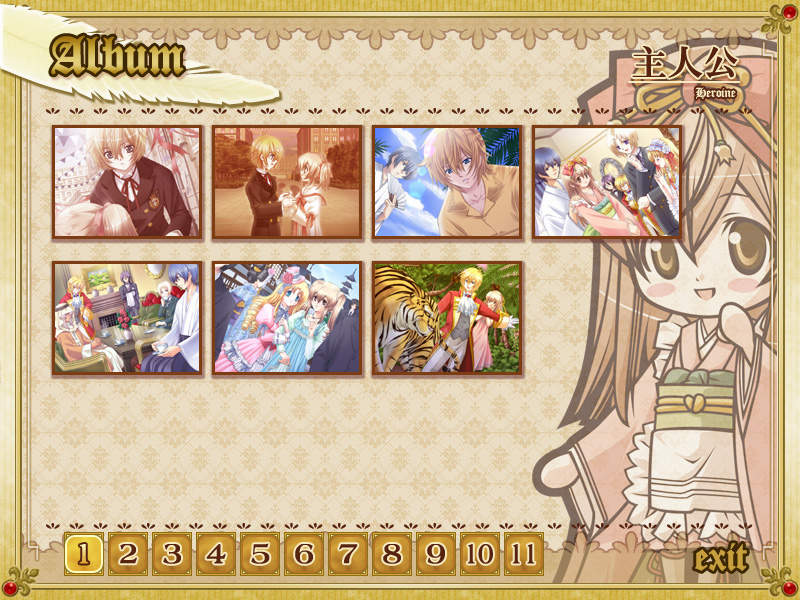Screen dimensions: 800x600
Task: Open album page 4
Action: point(217,553)
